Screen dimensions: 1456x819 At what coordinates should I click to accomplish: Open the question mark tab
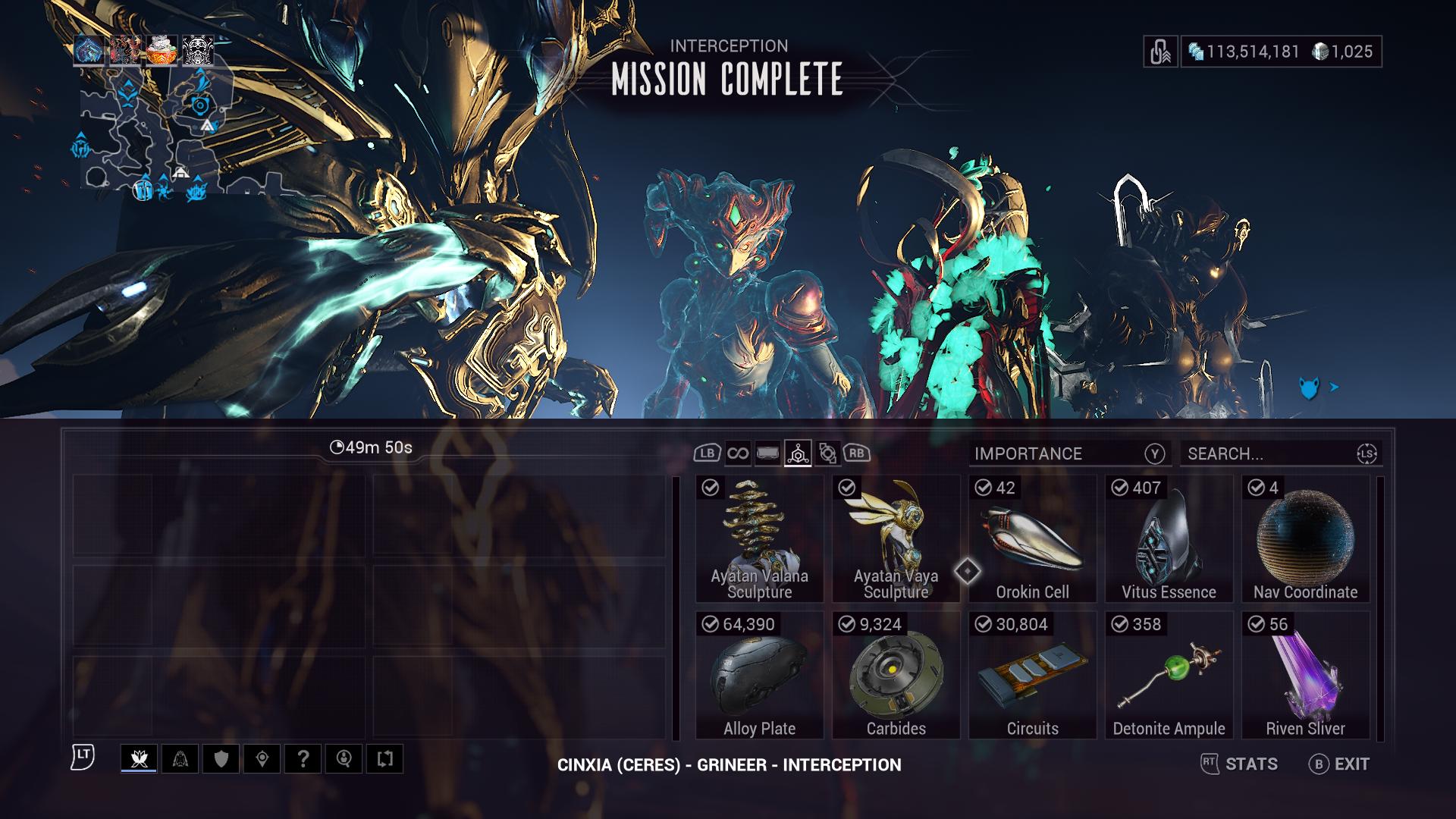pos(303,758)
